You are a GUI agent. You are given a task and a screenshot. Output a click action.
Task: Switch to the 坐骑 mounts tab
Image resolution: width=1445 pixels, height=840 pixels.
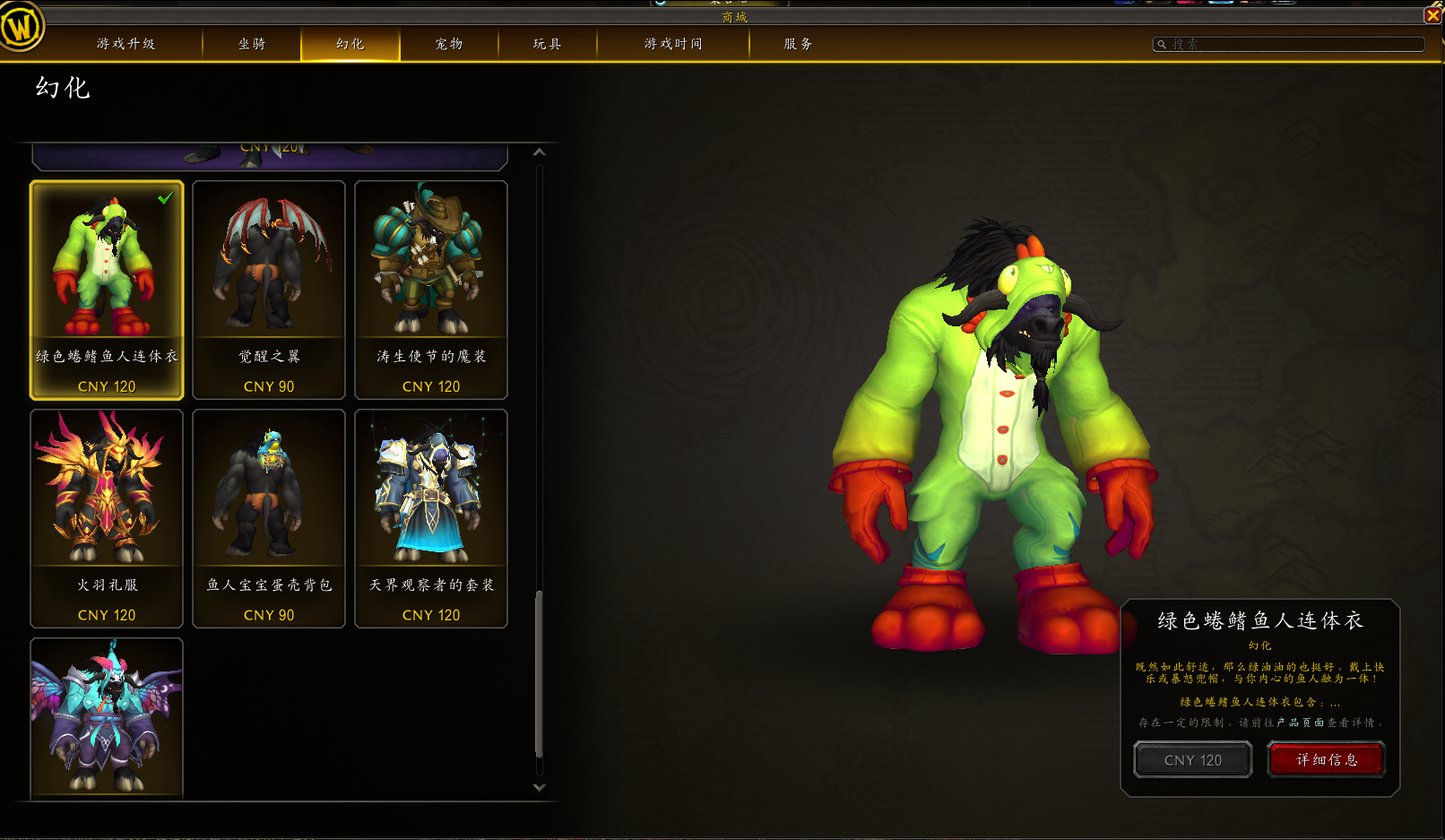click(x=252, y=44)
